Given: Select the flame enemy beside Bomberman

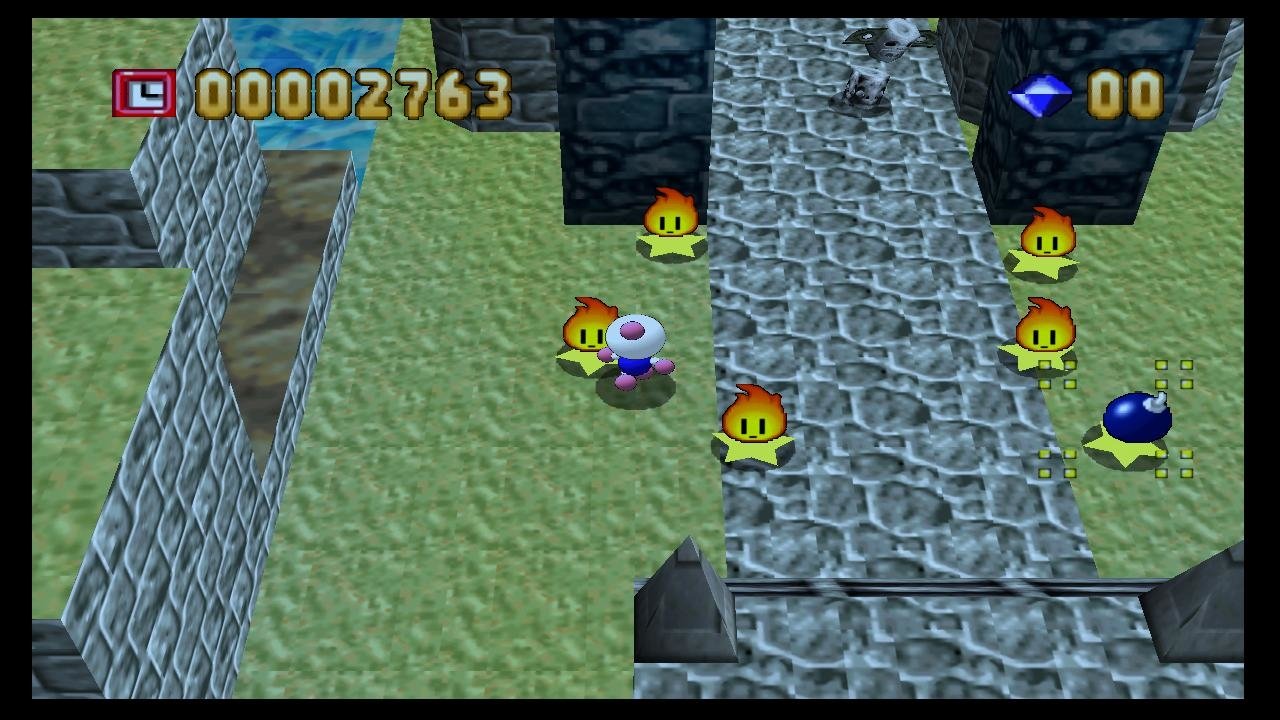Looking at the screenshot, I should tap(590, 330).
